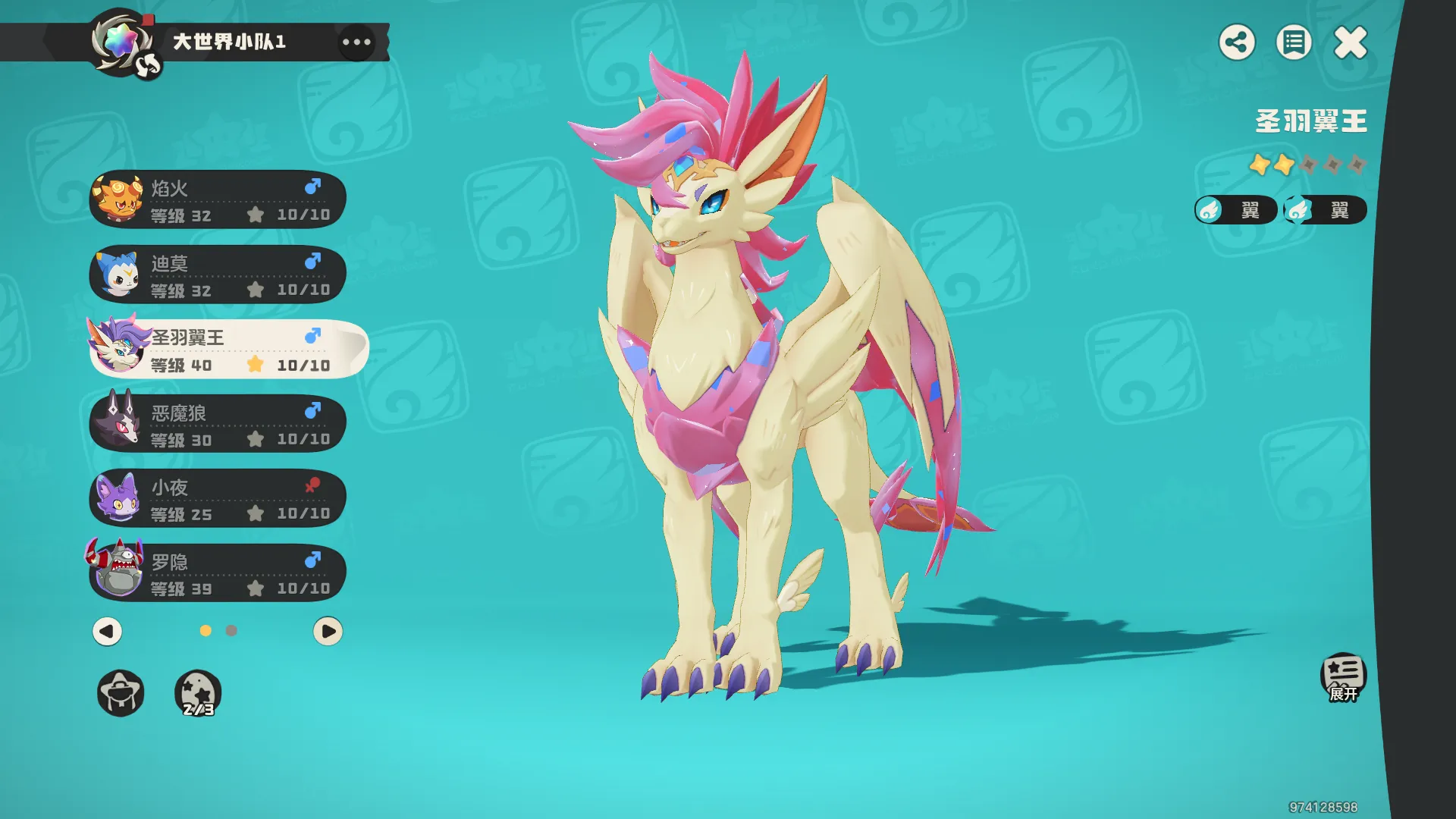
Task: Expand the 展开 details panel
Action: point(1343,676)
